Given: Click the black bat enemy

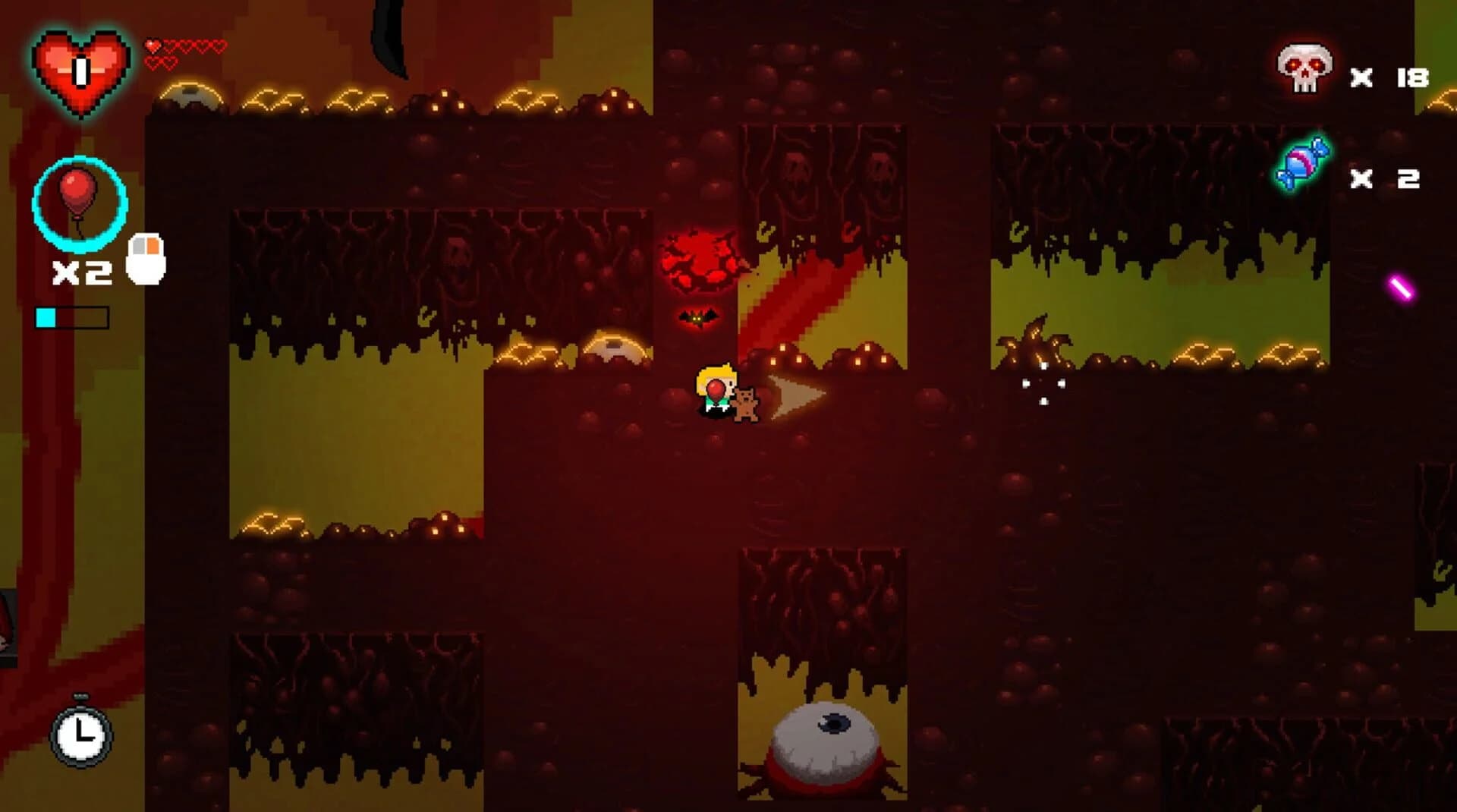Looking at the screenshot, I should pos(699,317).
